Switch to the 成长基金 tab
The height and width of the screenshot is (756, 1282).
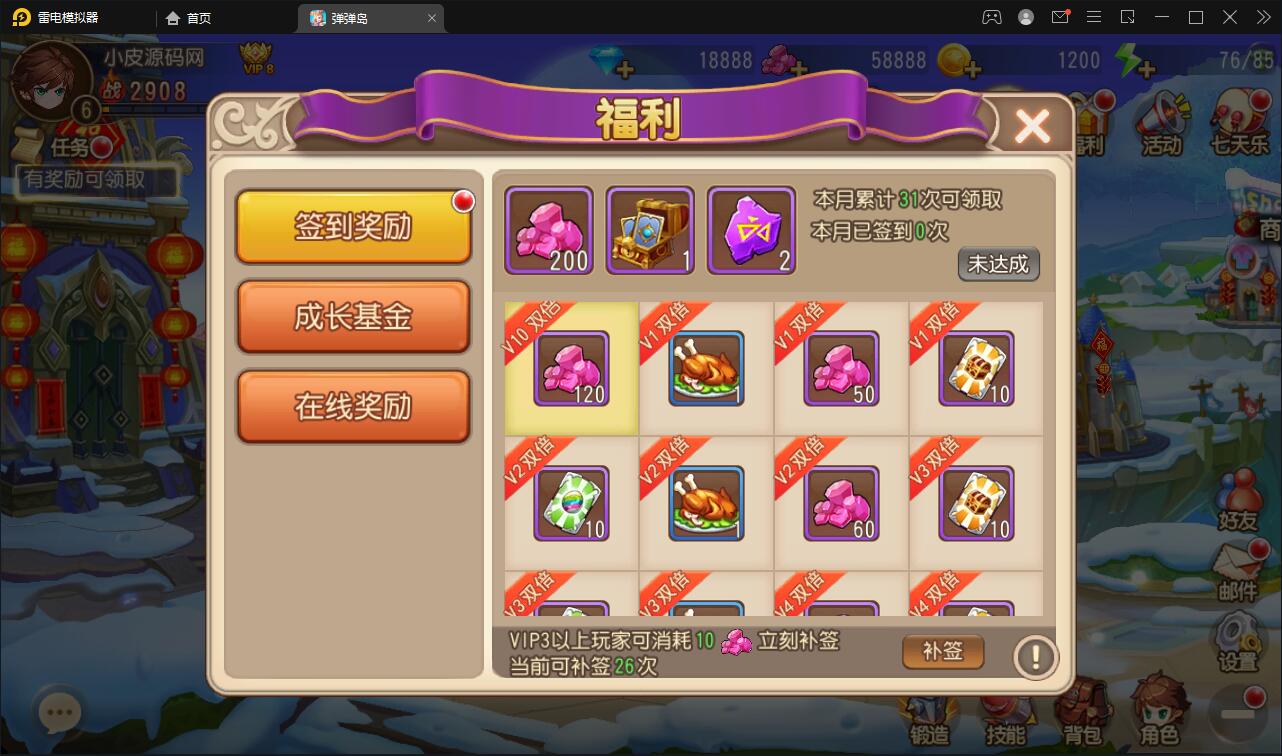click(353, 318)
